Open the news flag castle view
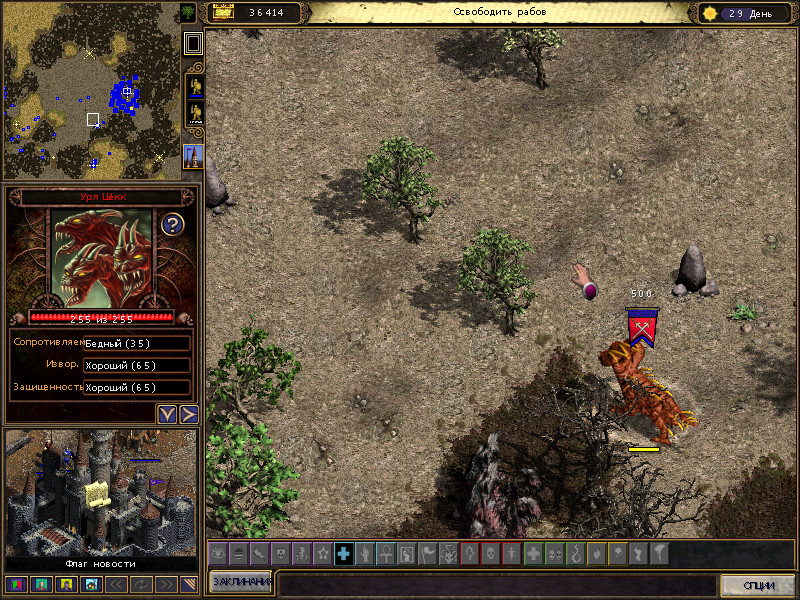800x600 pixels. click(100, 495)
